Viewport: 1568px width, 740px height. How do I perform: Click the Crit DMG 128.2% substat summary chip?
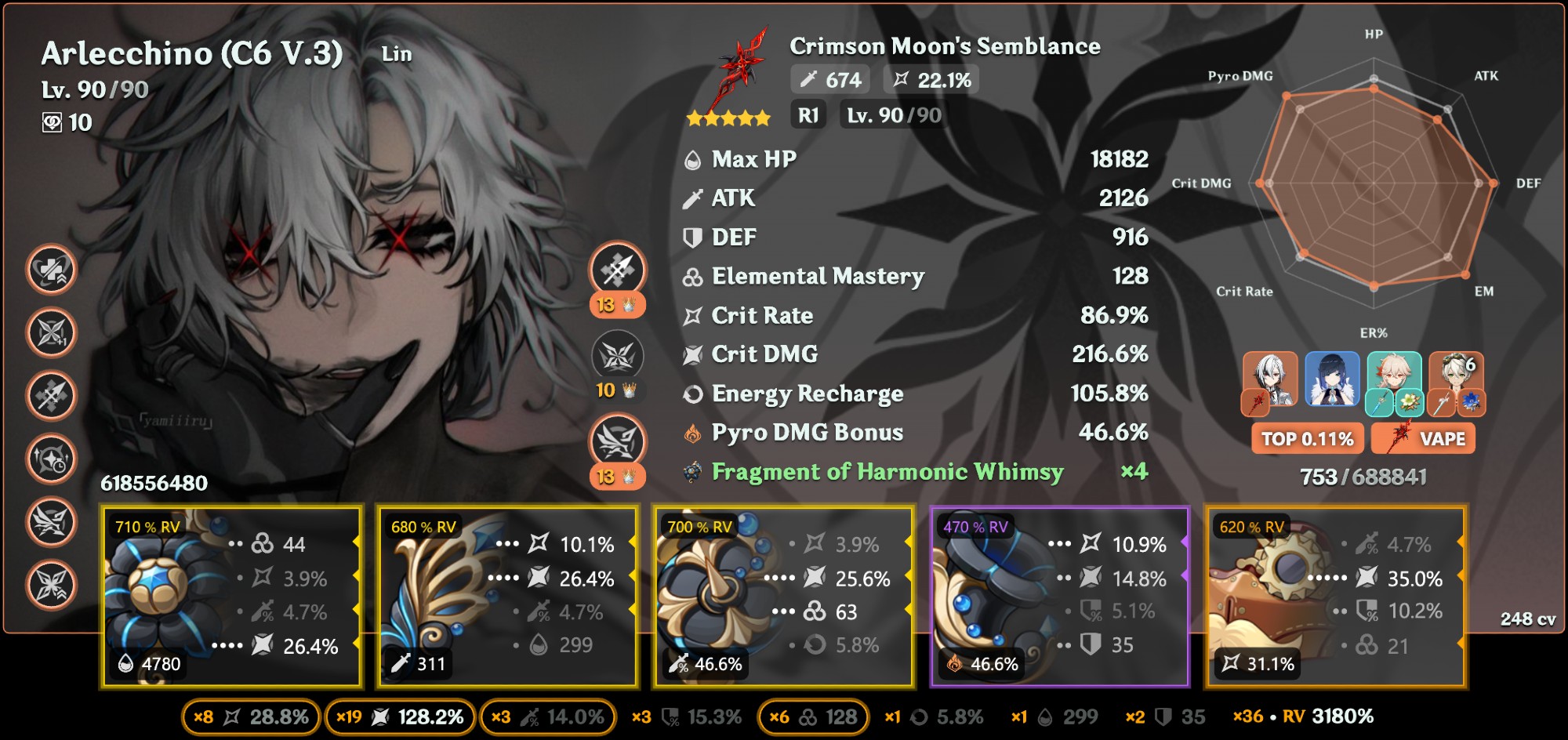coord(400,717)
